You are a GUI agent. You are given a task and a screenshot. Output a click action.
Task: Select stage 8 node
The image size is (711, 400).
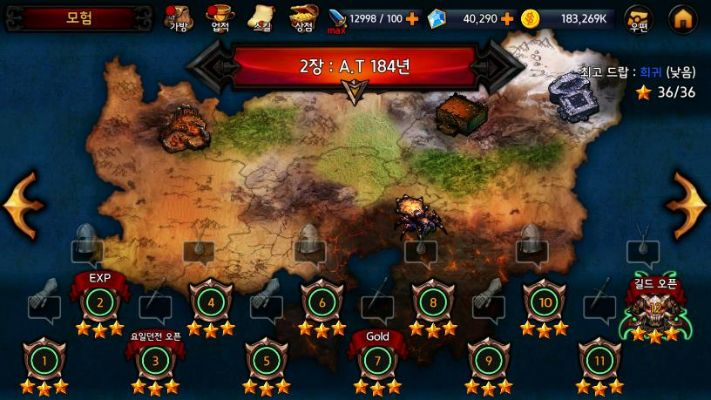pyautogui.click(x=432, y=300)
